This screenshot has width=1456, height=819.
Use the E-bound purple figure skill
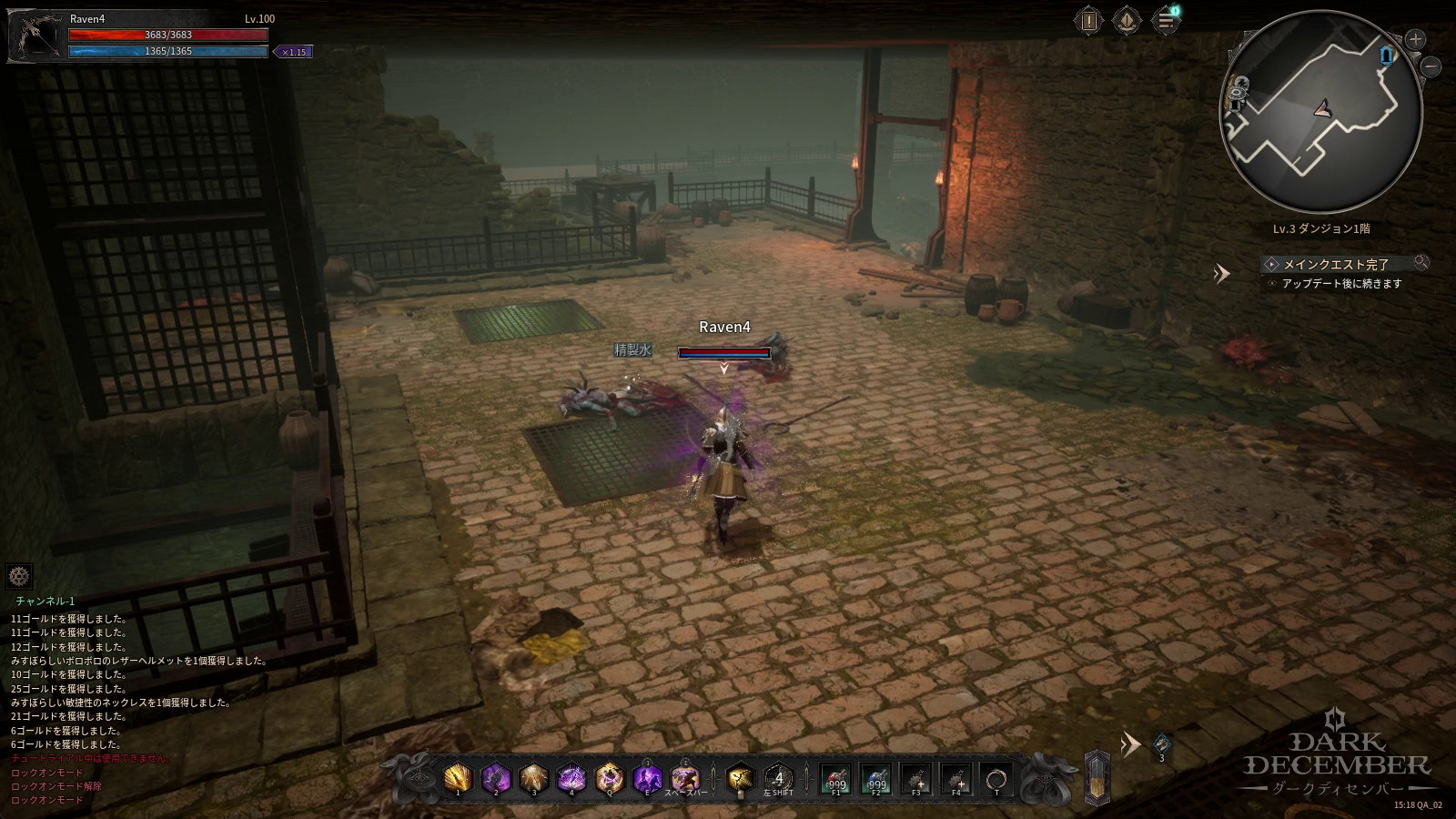pyautogui.click(x=648, y=778)
